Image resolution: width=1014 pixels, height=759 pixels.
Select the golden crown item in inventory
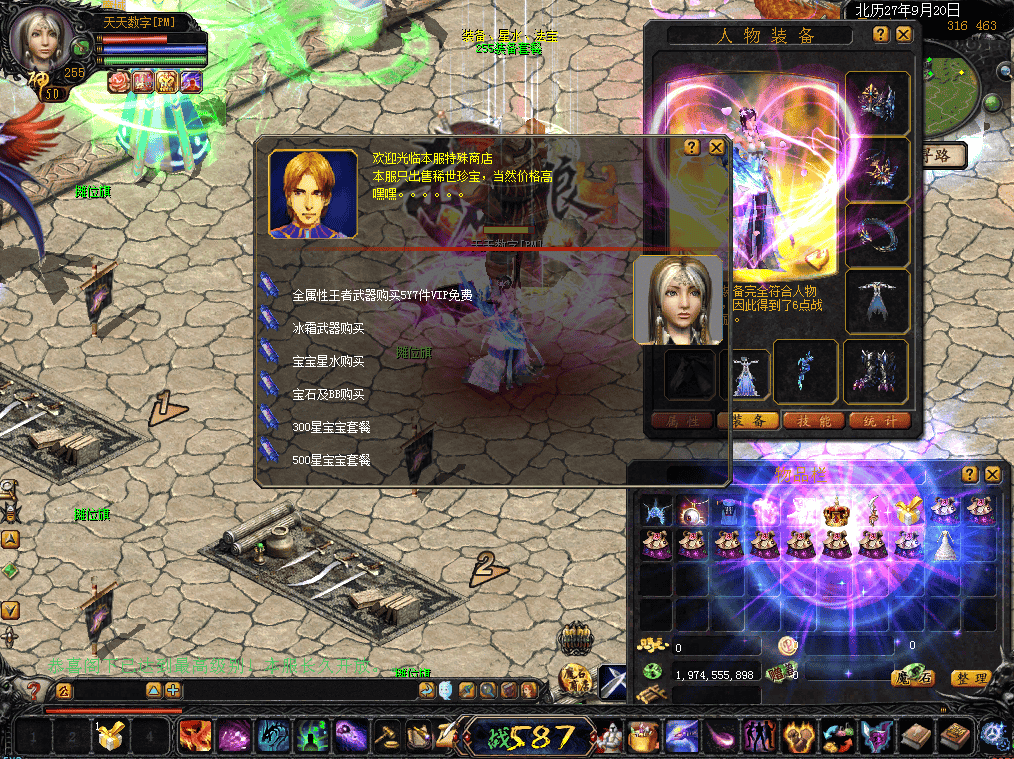point(835,511)
